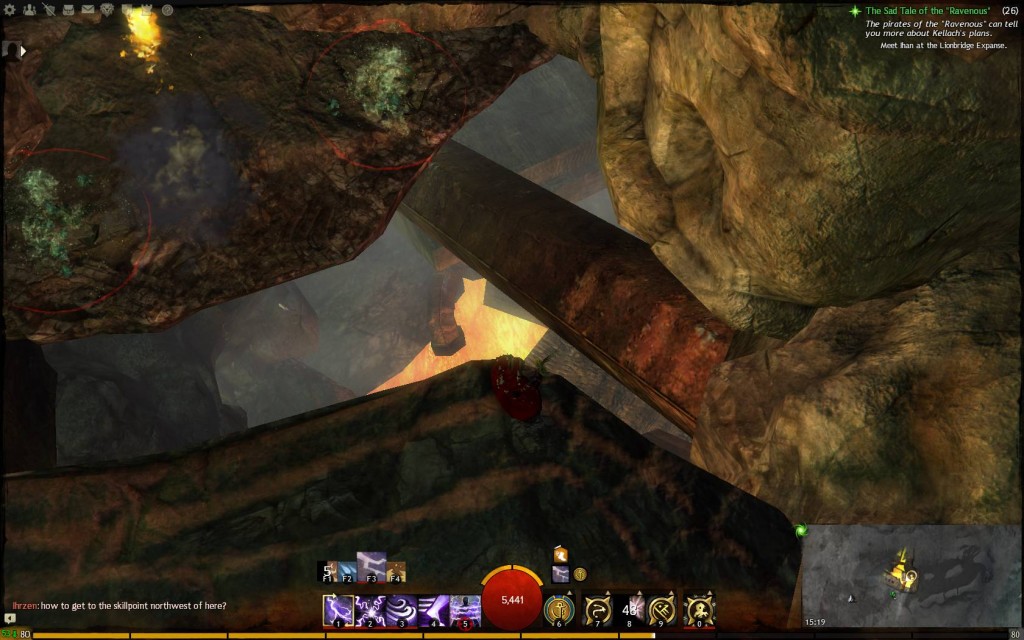Screen dimensions: 1024x640
Task: Cast weapon skill 3 whirlwind swirl
Action: coord(401,609)
